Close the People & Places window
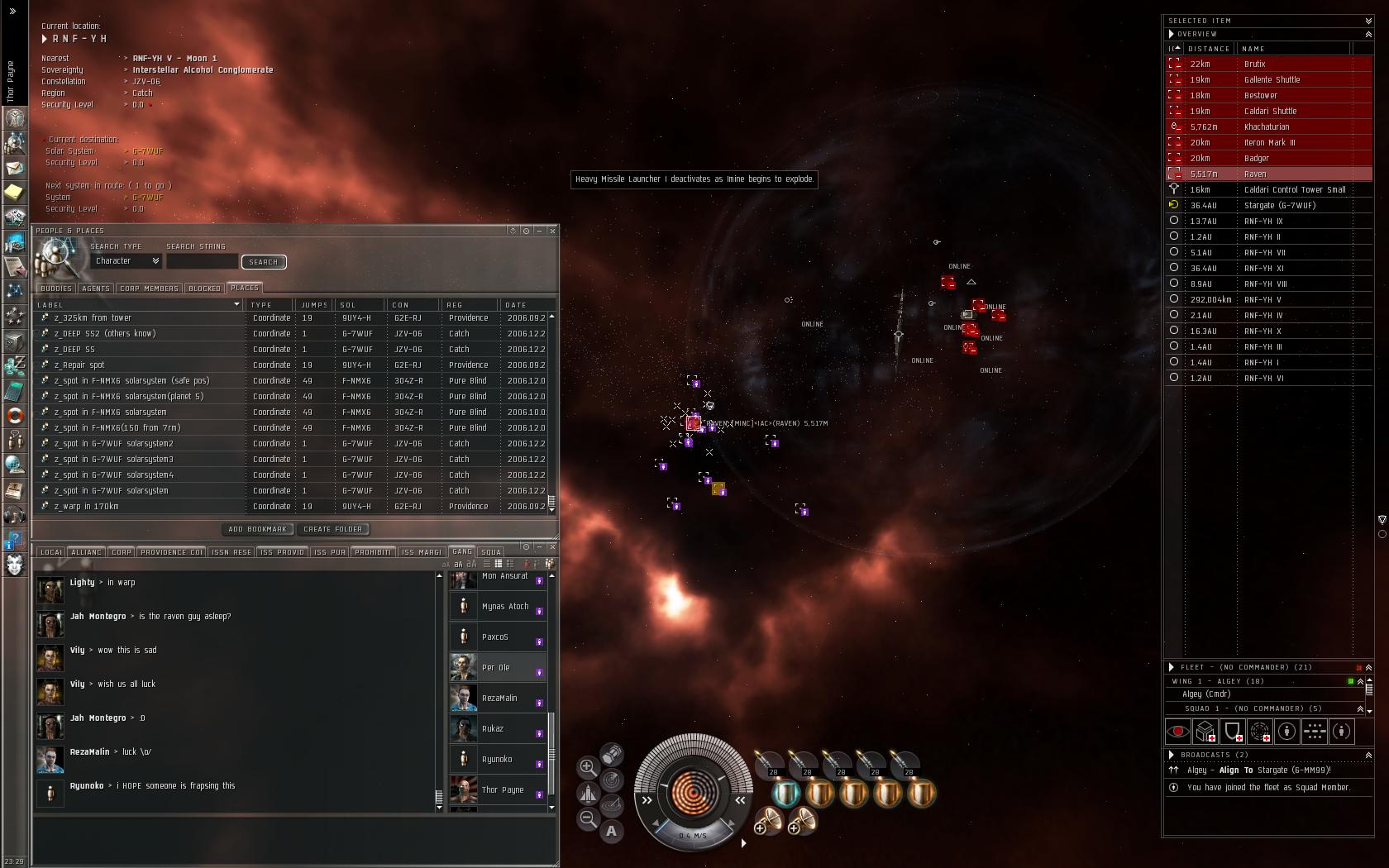Screen dimensions: 1389x868 click(552, 231)
